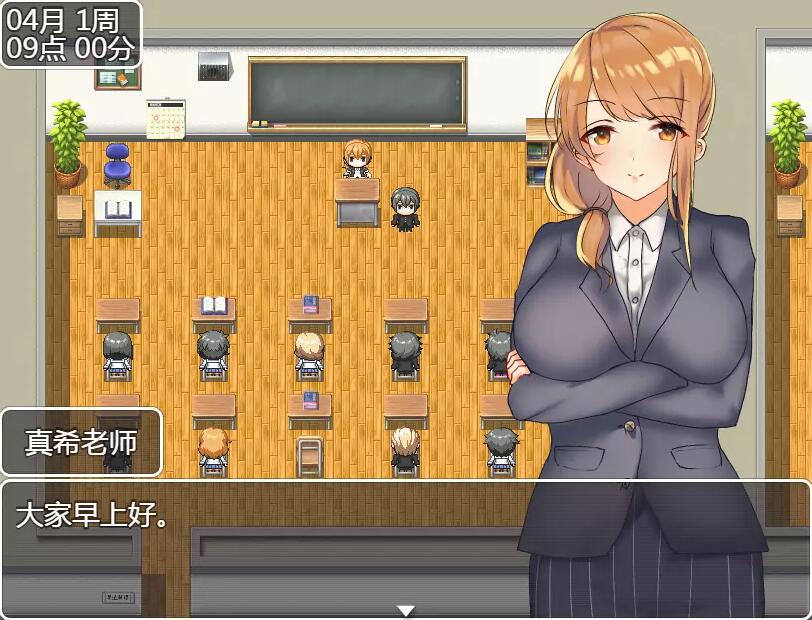Image resolution: width=812 pixels, height=620 pixels.
Task: Click the white continue arrow below the dialogue
Action: pyautogui.click(x=405, y=611)
